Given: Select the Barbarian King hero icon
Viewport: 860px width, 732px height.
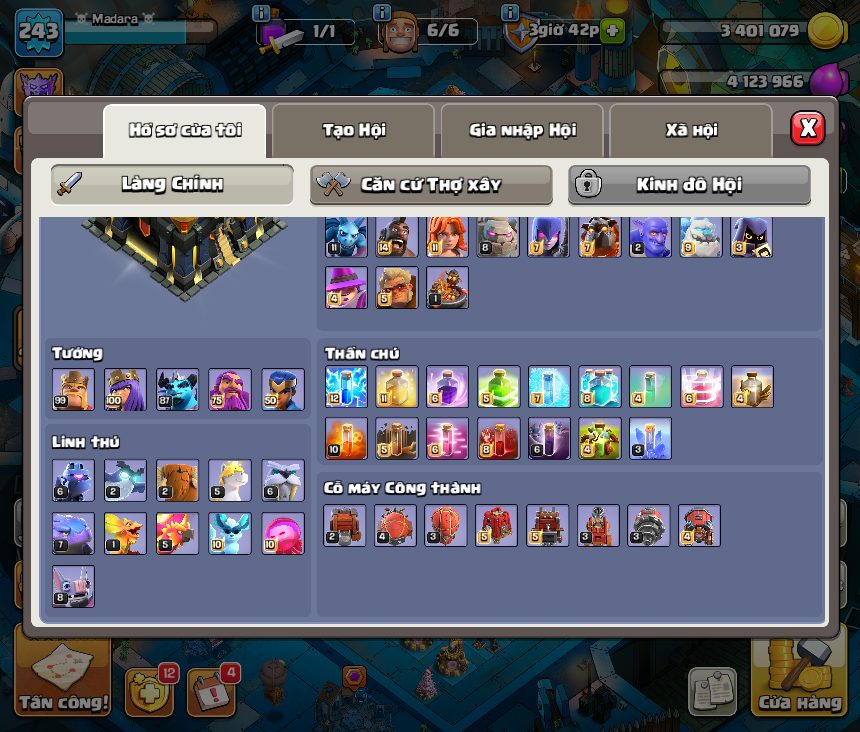Looking at the screenshot, I should click(x=74, y=390).
